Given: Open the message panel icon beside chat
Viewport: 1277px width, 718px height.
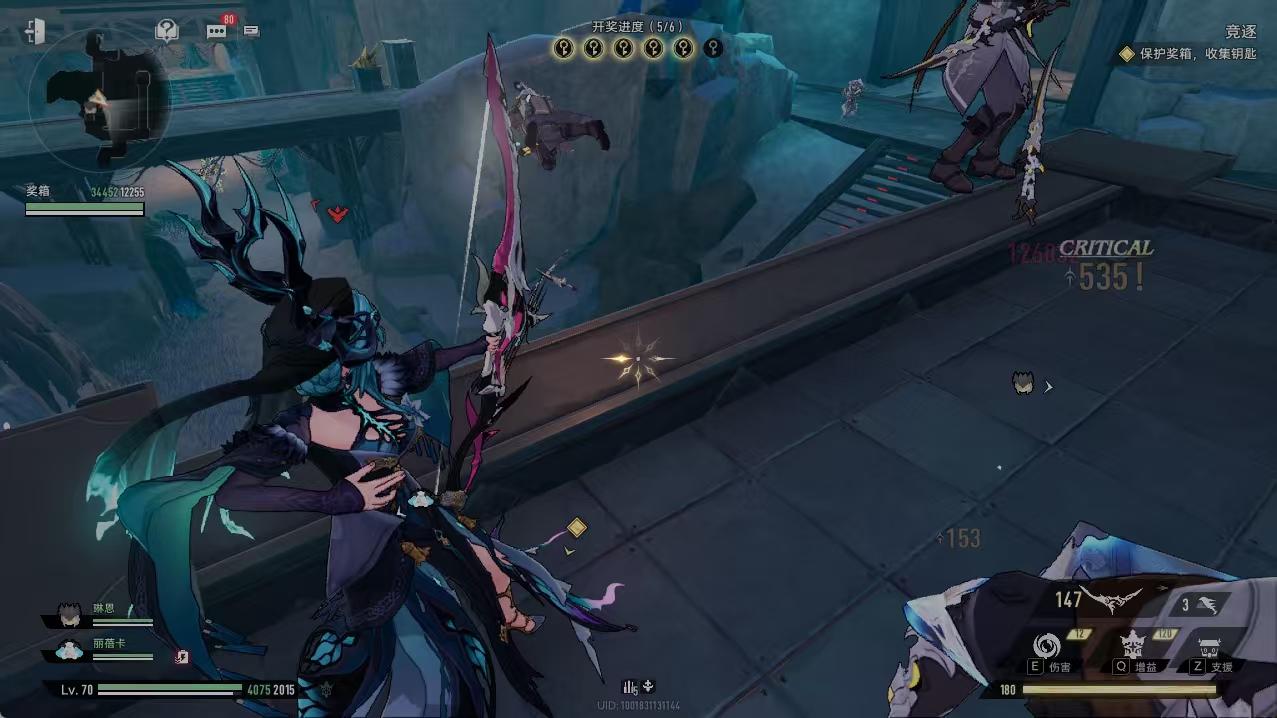Looking at the screenshot, I should pos(251,31).
